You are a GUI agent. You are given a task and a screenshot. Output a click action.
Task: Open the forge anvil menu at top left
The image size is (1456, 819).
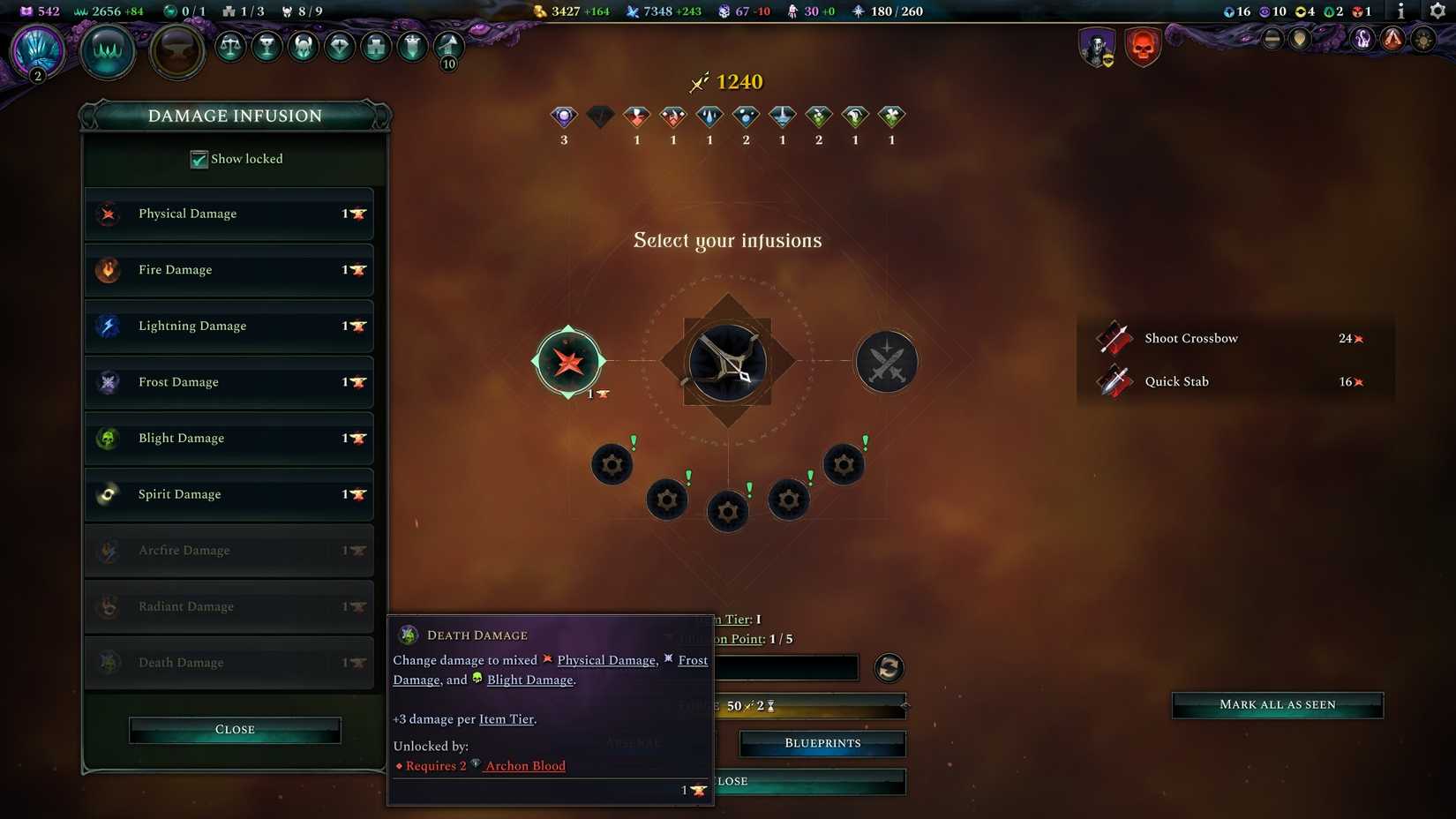[176, 50]
